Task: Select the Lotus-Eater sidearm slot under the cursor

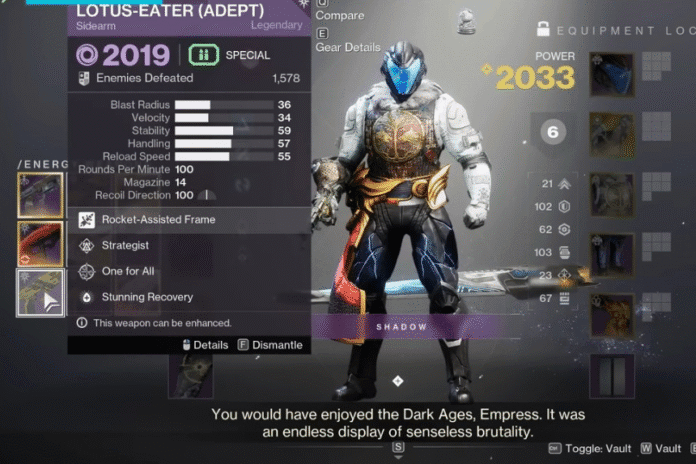Action: coord(41,292)
